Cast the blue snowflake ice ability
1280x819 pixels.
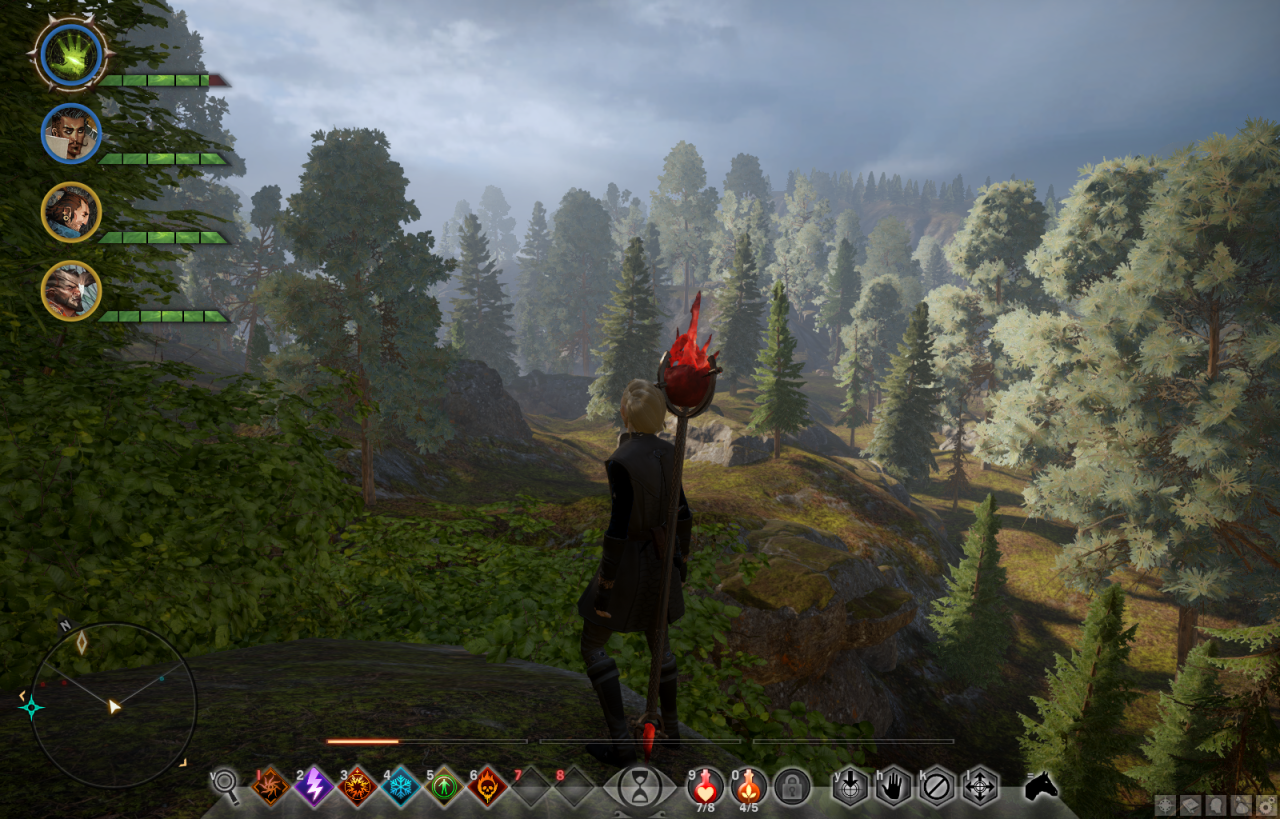[401, 786]
